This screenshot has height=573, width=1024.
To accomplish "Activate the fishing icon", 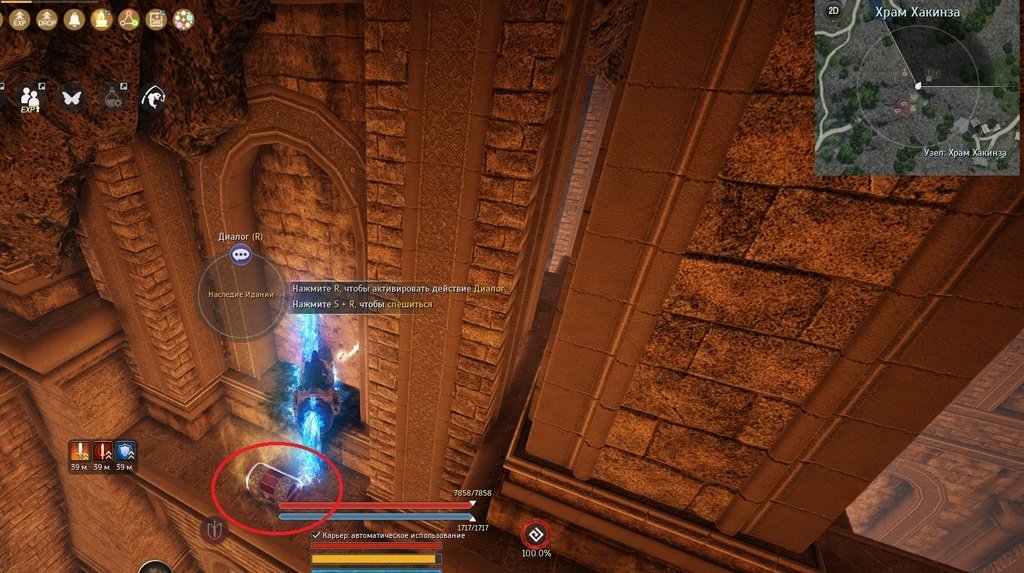I will 153,97.
